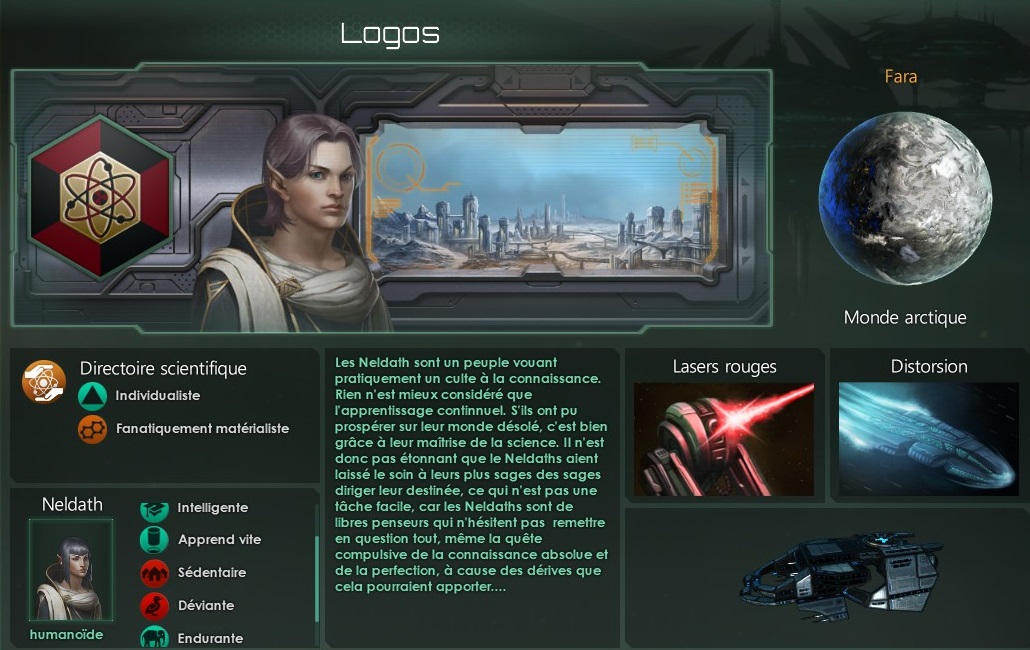Select the Intelligente trait icon

(153, 508)
